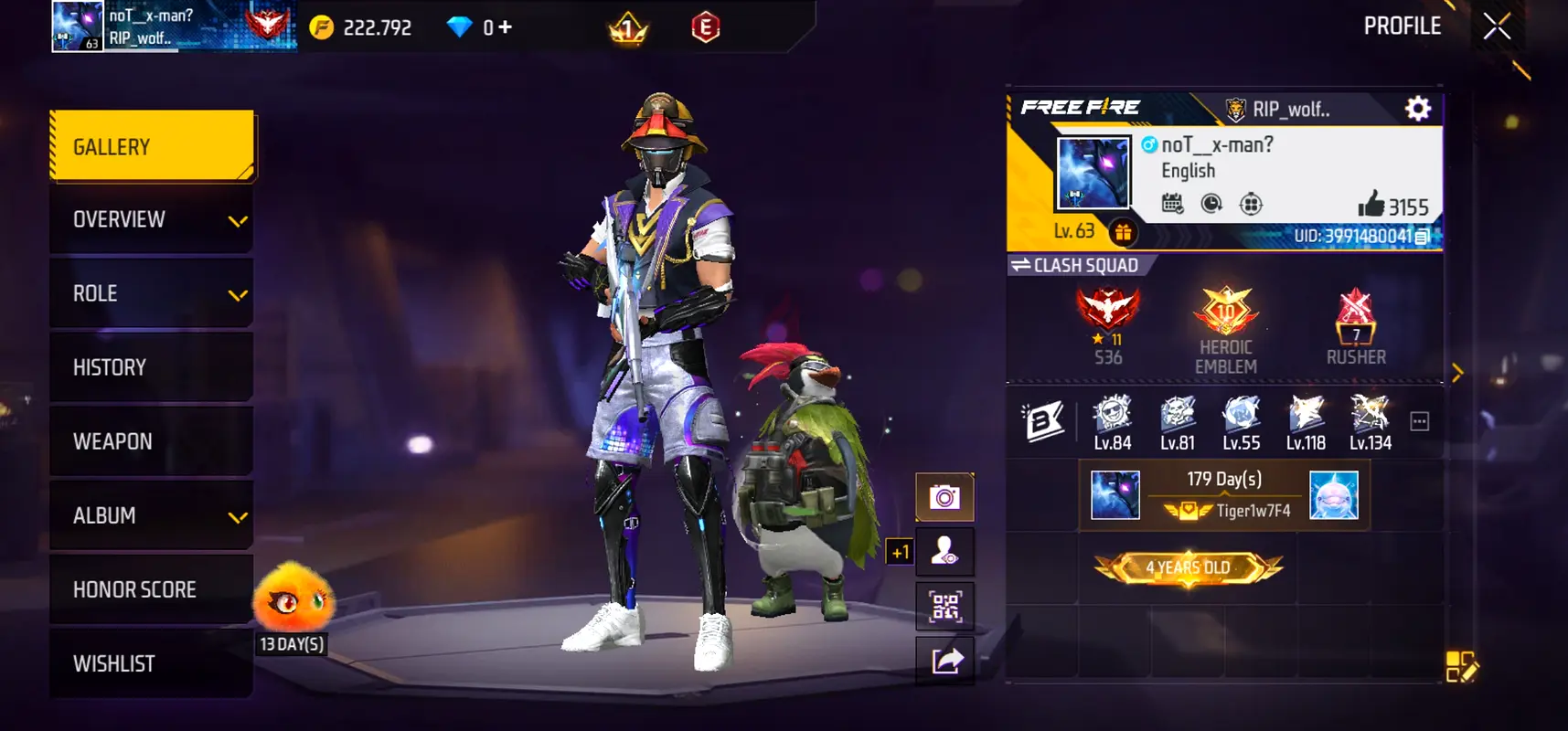Image resolution: width=1568 pixels, height=731 pixels.
Task: Open profile settings gear icon
Action: click(1418, 109)
